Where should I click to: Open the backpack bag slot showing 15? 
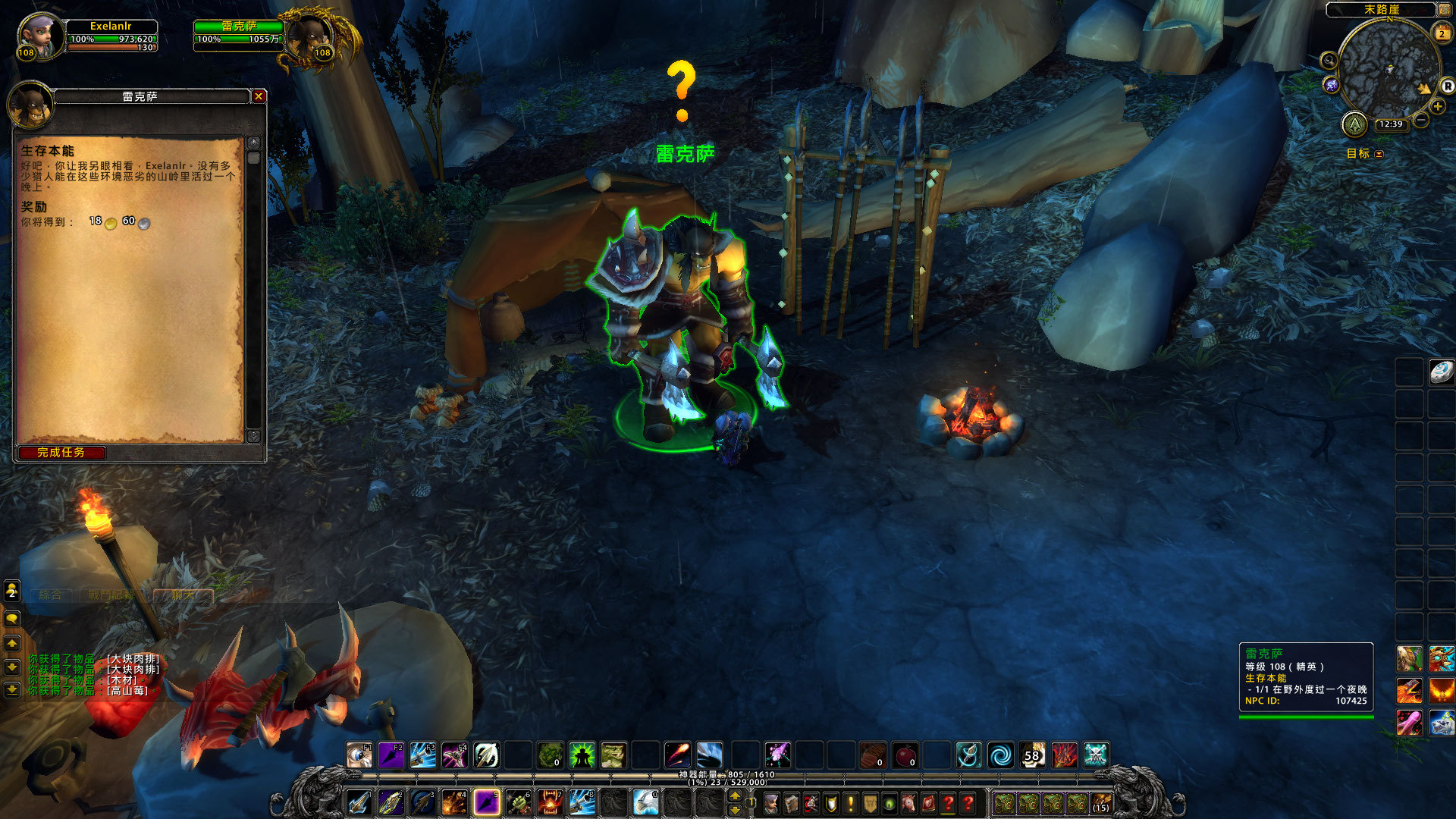coord(1101,803)
